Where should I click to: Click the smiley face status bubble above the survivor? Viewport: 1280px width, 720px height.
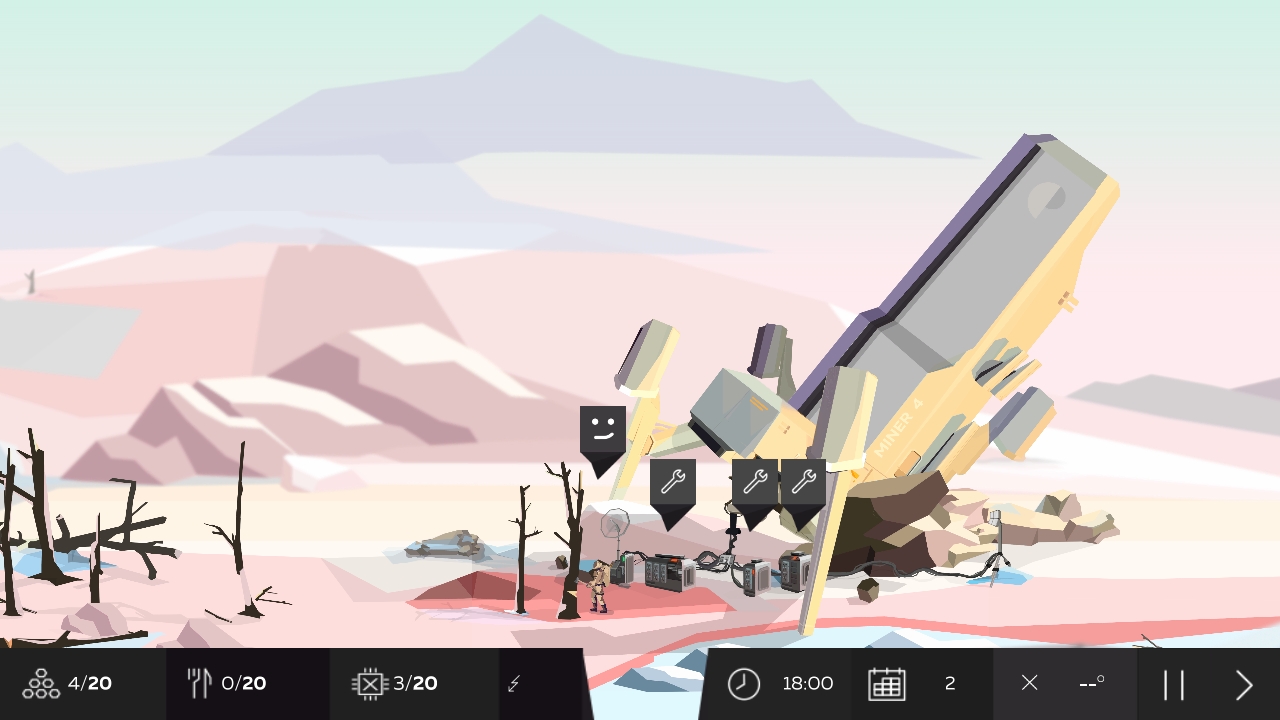(603, 430)
